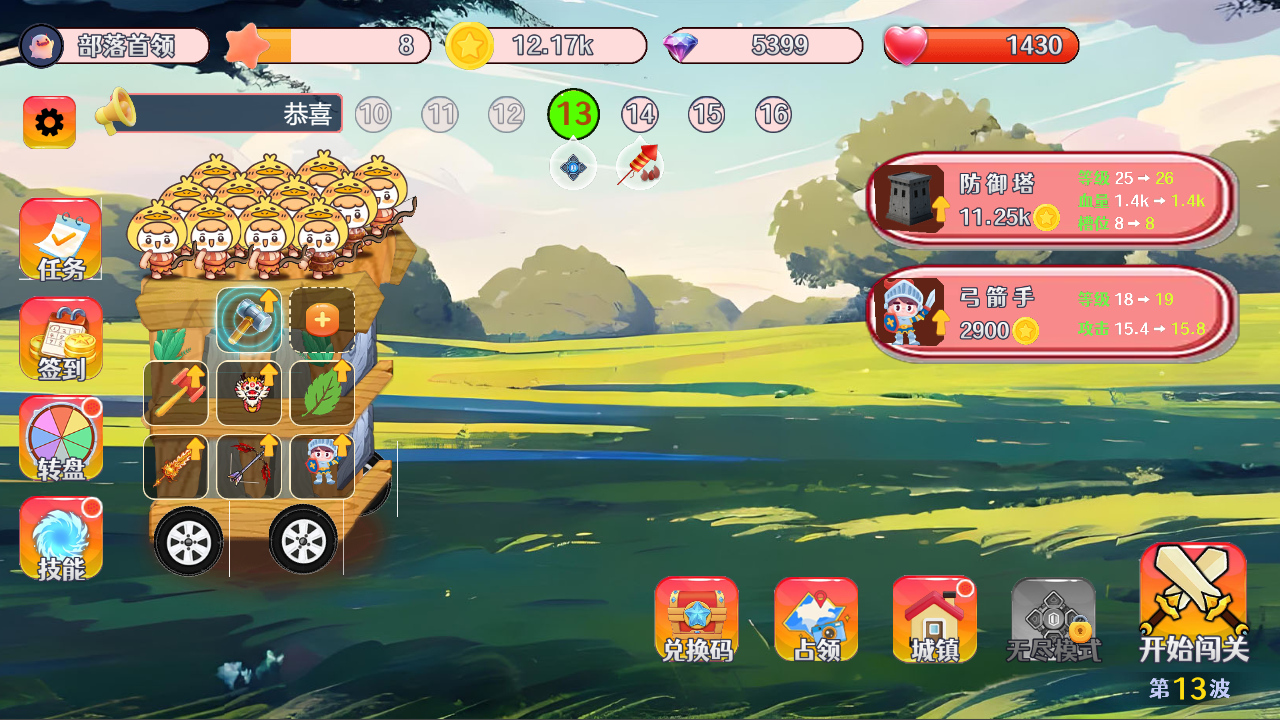Open the 兑换码 redeem code screen
Image resolution: width=1280 pixels, height=720 pixels.
pyautogui.click(x=697, y=618)
